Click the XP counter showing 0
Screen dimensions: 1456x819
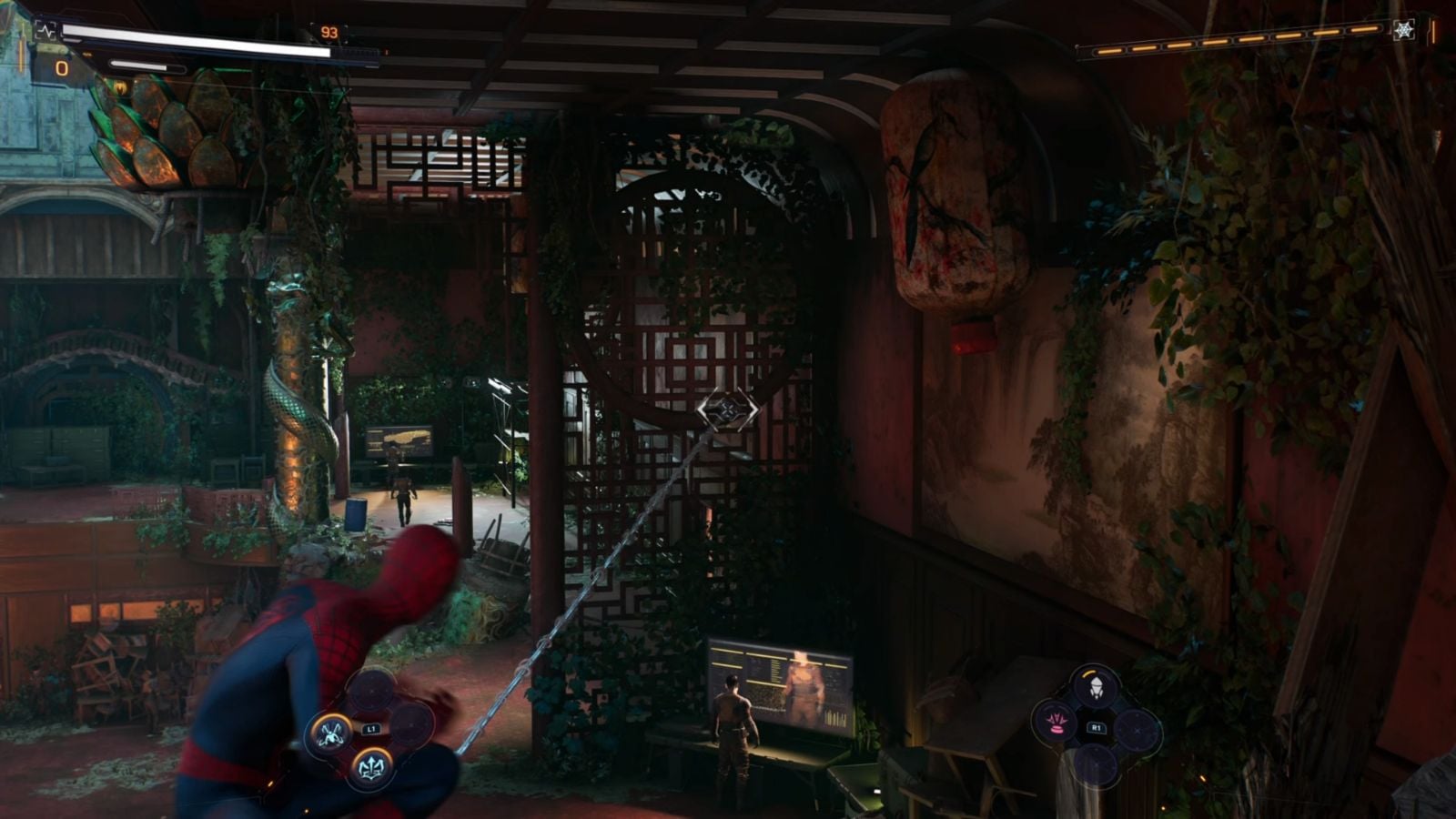coord(62,67)
